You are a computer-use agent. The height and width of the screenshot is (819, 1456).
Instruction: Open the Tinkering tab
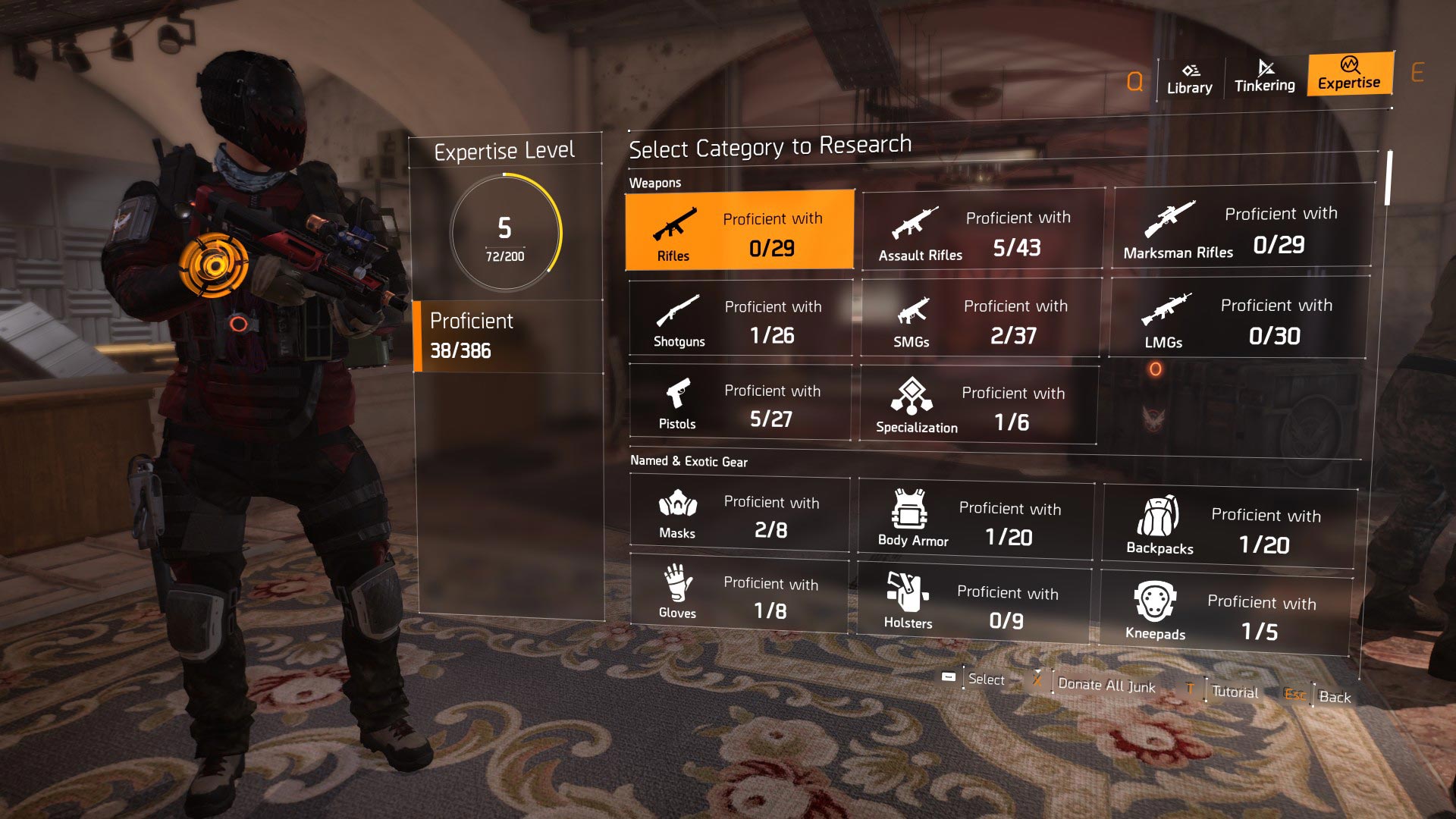1264,77
